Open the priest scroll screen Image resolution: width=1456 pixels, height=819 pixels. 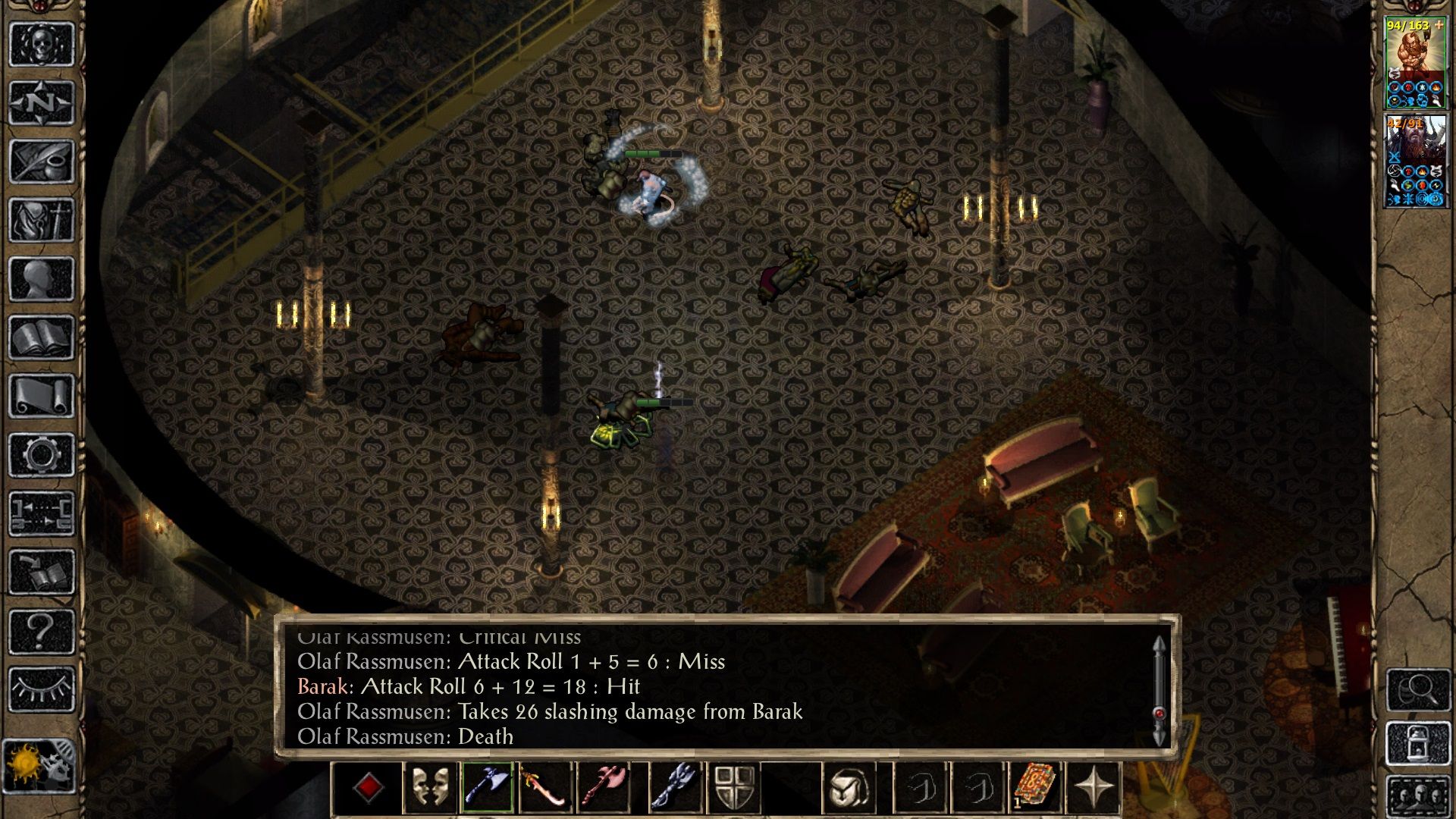[42, 396]
